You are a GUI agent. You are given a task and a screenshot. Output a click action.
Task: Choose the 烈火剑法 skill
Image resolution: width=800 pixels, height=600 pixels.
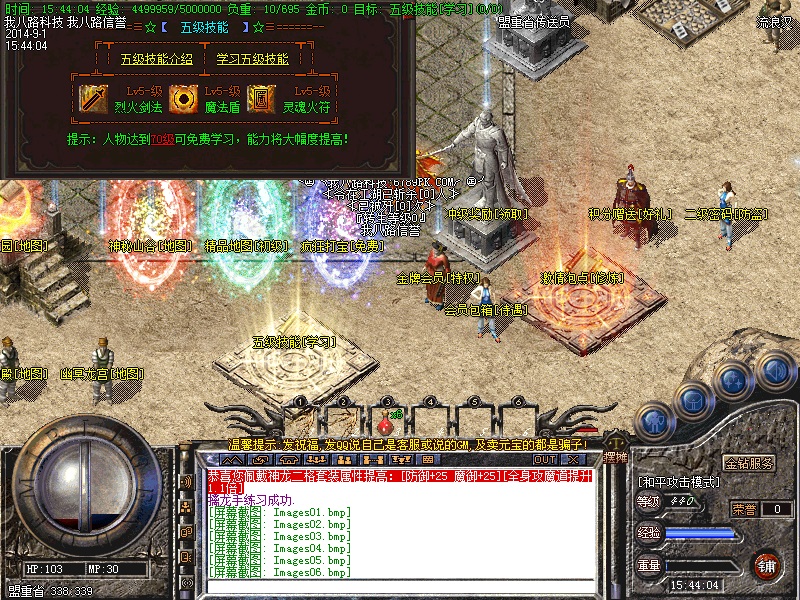click(135, 103)
